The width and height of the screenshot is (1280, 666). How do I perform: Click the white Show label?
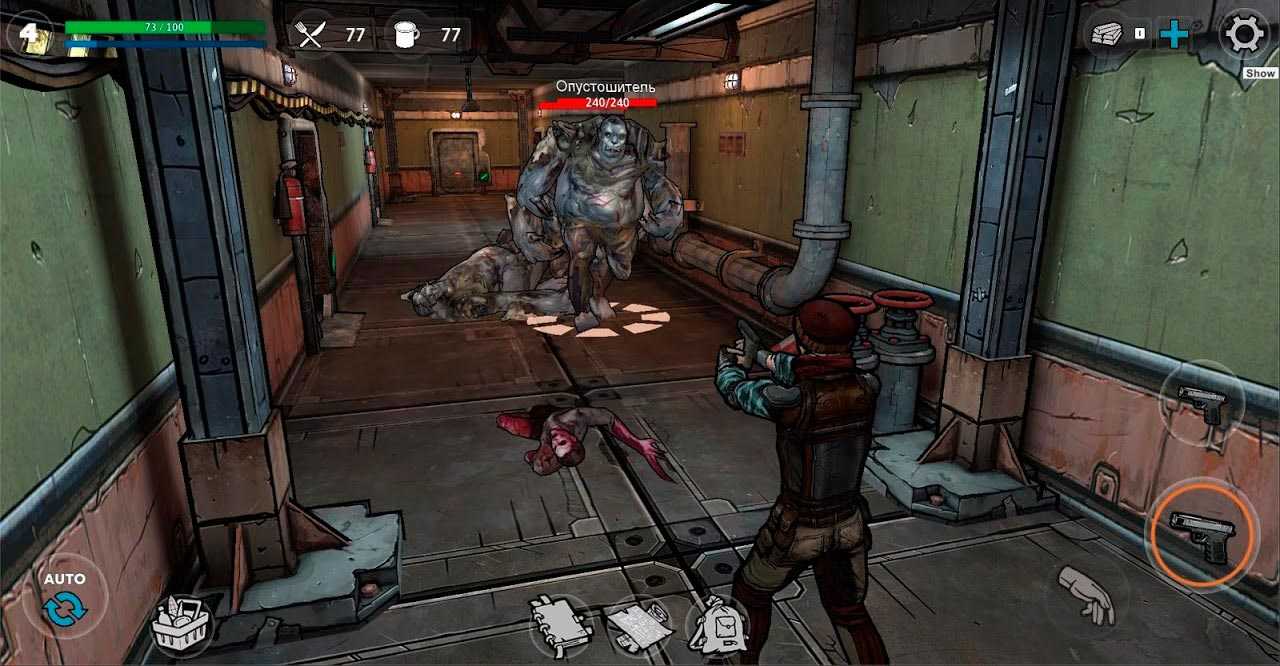[1260, 73]
